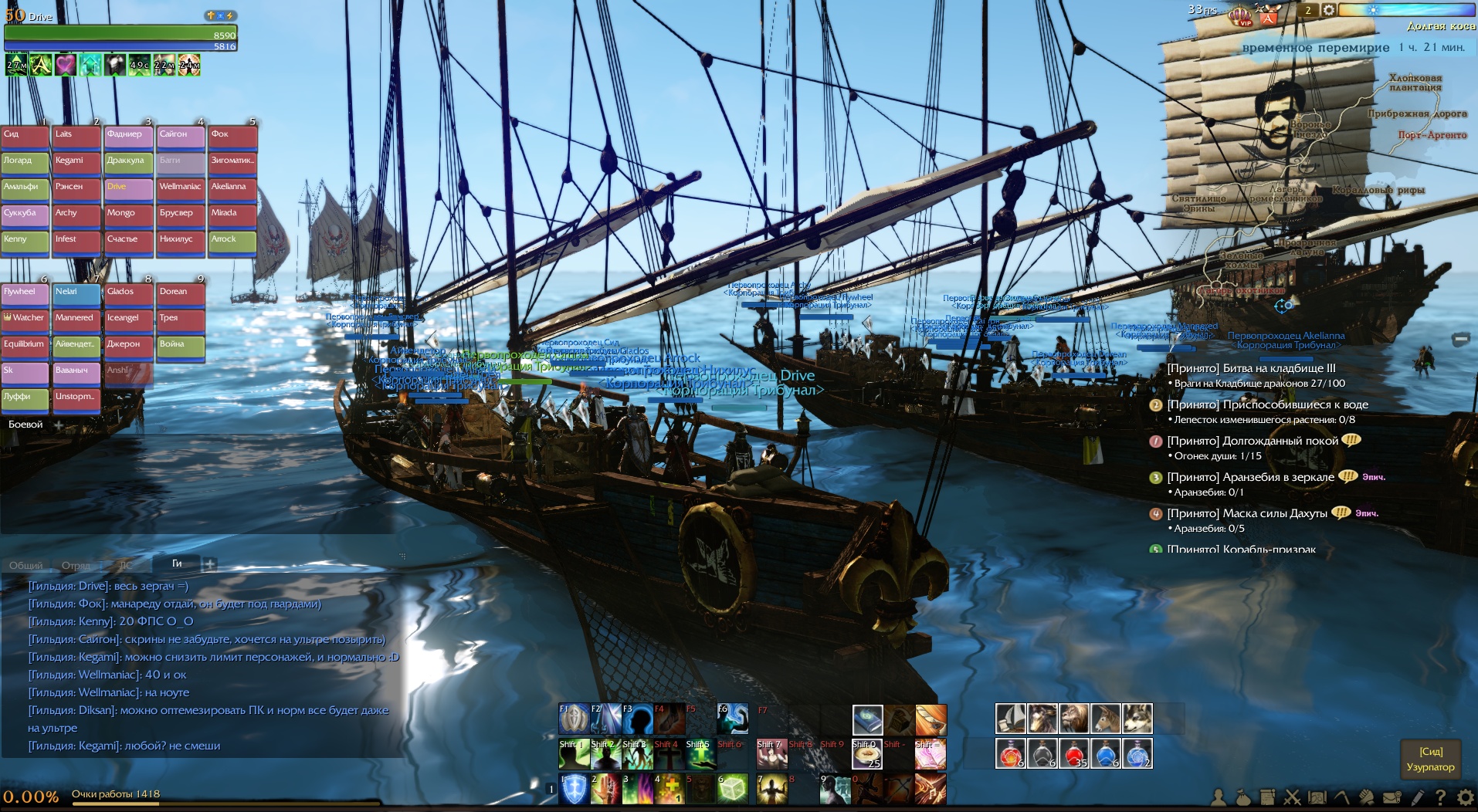Add a new chat tab with plus button
Image resolution: width=1478 pixels, height=812 pixels.
pyautogui.click(x=209, y=565)
